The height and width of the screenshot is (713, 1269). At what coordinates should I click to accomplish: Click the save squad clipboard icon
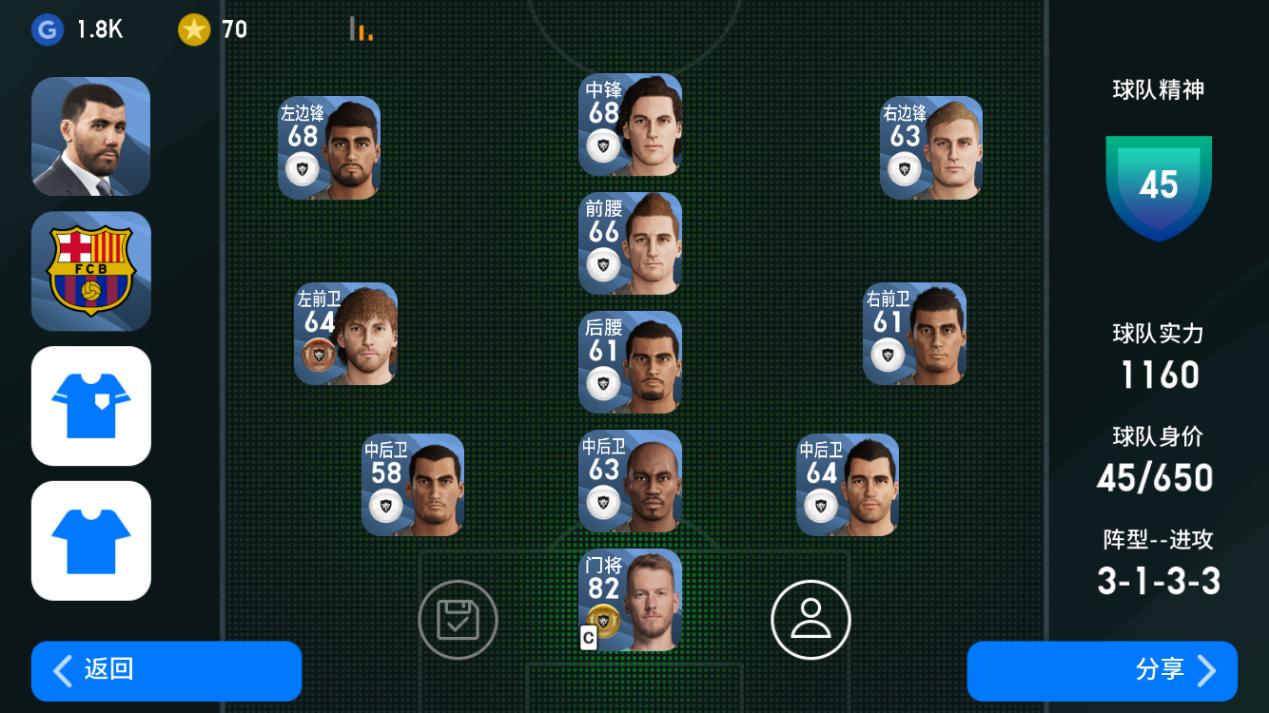pyautogui.click(x=458, y=620)
